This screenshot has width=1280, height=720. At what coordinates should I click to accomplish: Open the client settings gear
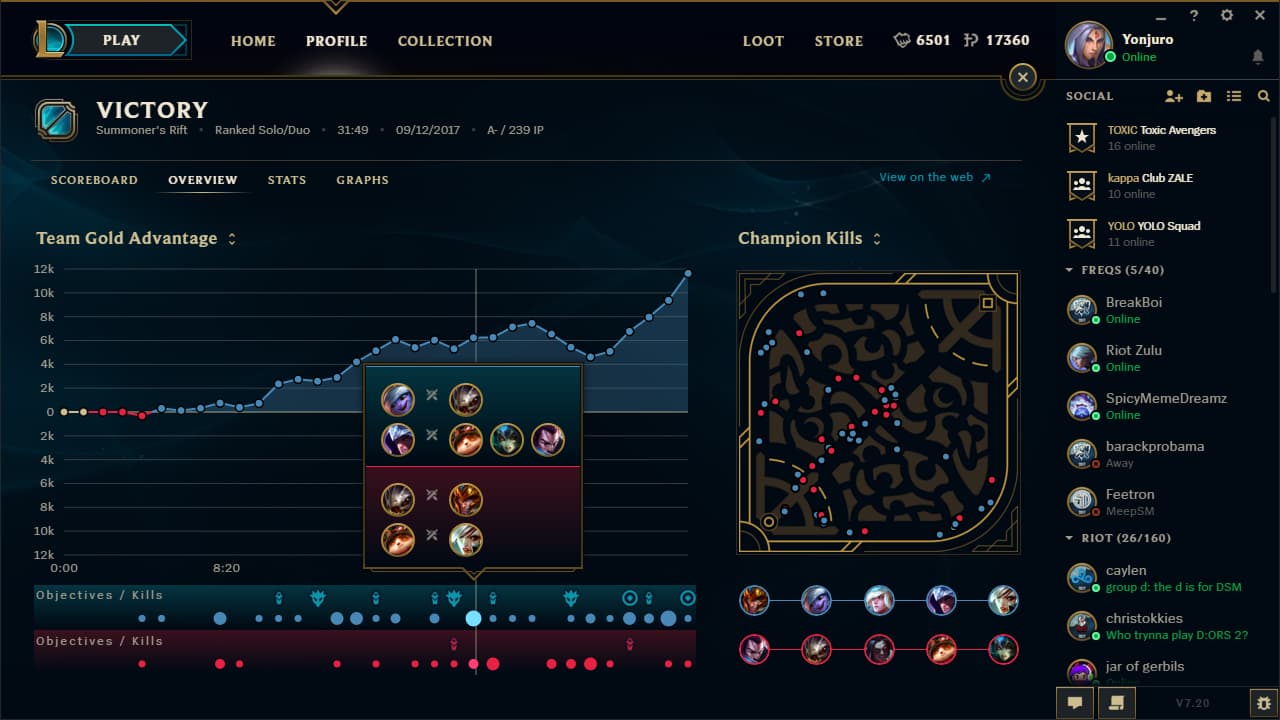click(x=1226, y=15)
